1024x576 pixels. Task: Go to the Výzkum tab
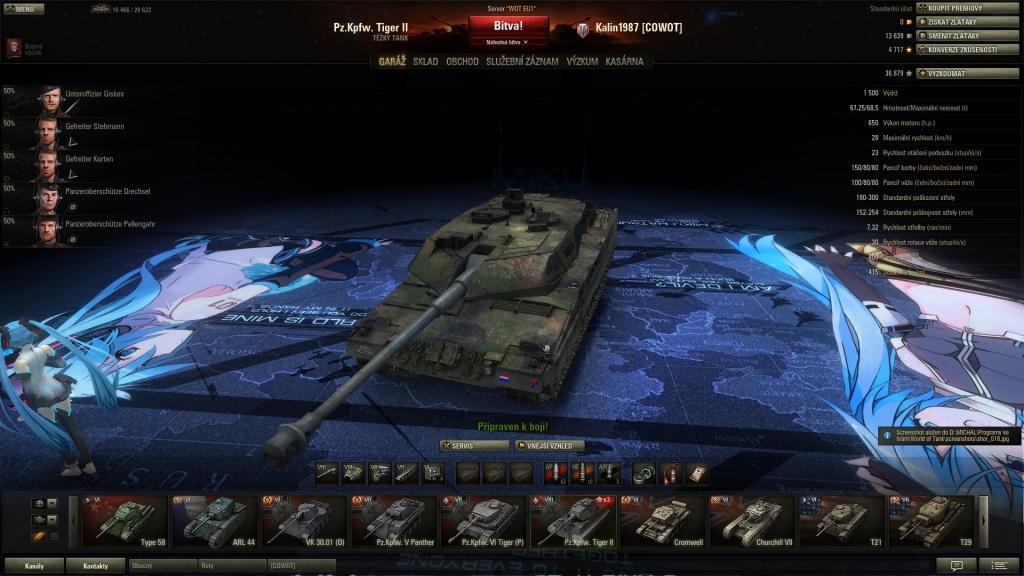click(582, 61)
